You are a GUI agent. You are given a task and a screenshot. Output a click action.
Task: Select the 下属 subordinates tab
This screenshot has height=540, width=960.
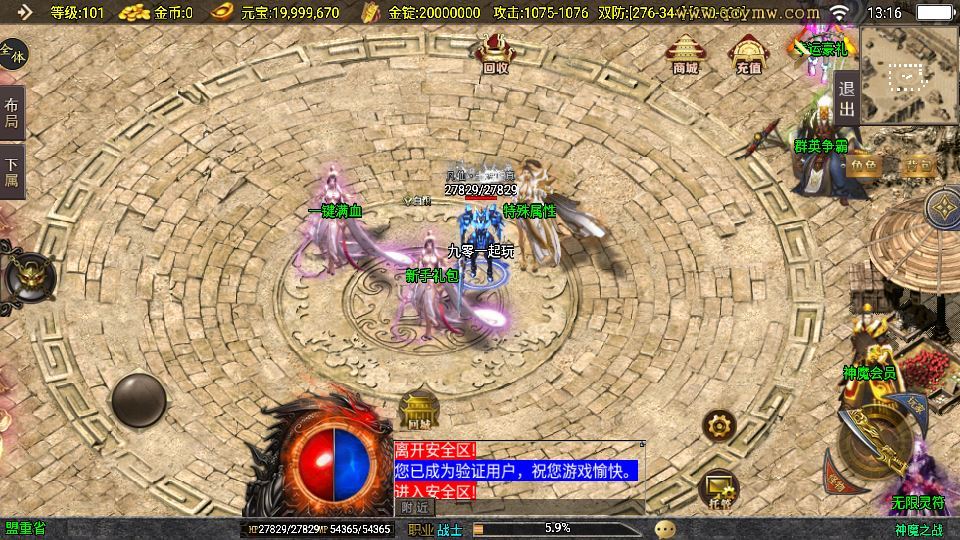click(11, 171)
